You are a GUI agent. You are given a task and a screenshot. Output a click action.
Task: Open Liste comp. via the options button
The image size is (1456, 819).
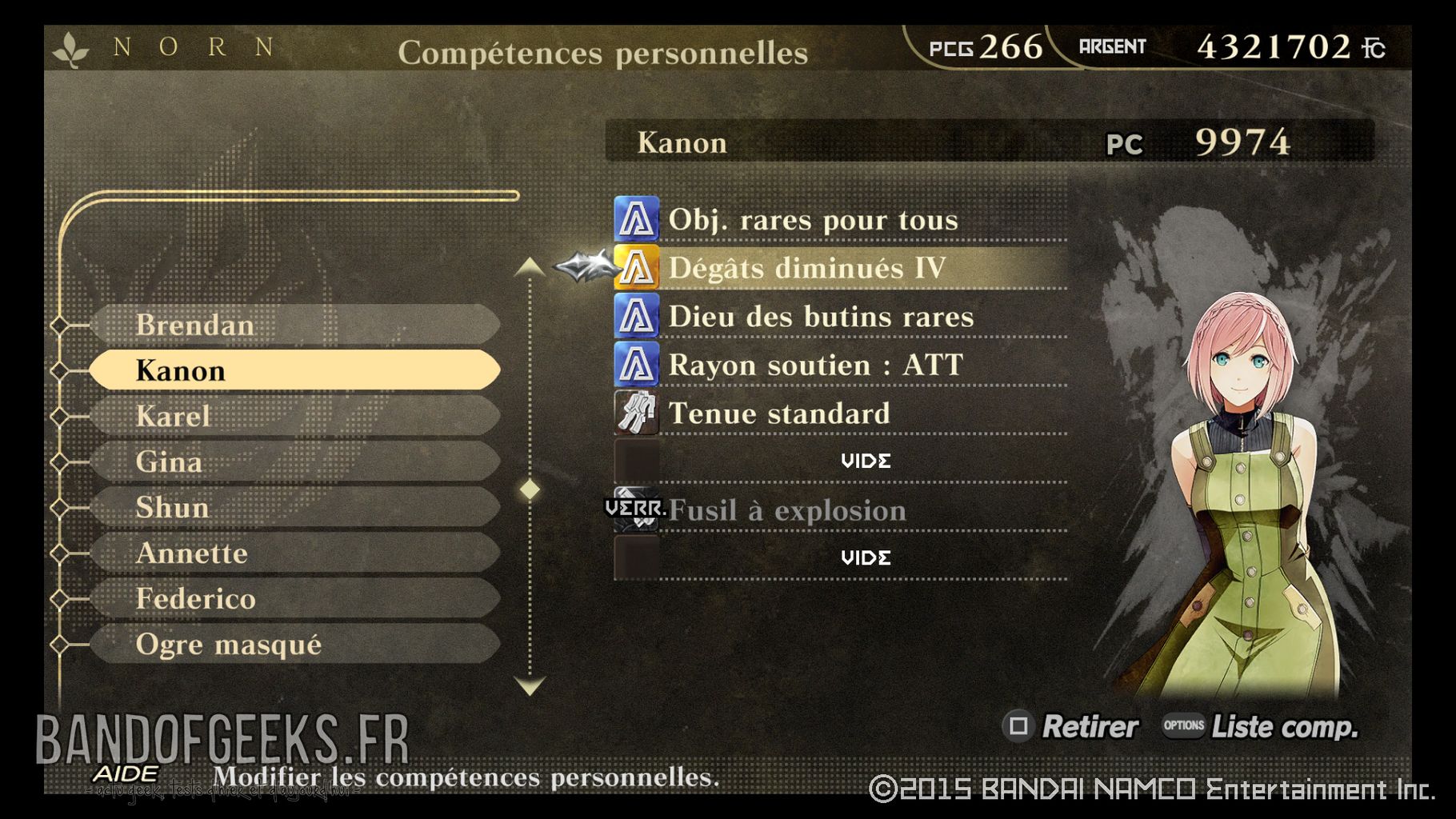click(x=1184, y=727)
